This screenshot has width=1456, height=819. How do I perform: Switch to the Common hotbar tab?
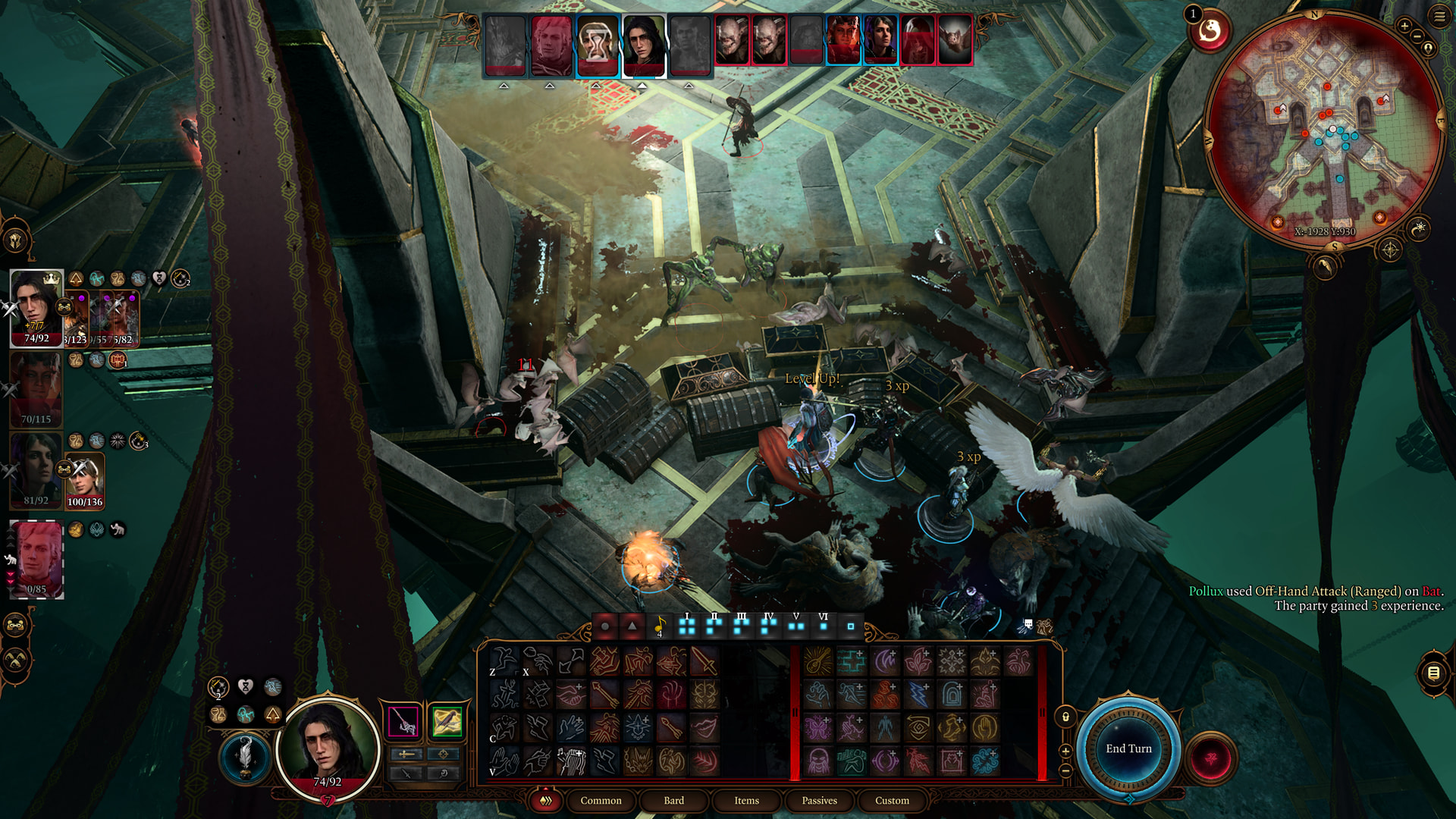pyautogui.click(x=601, y=800)
